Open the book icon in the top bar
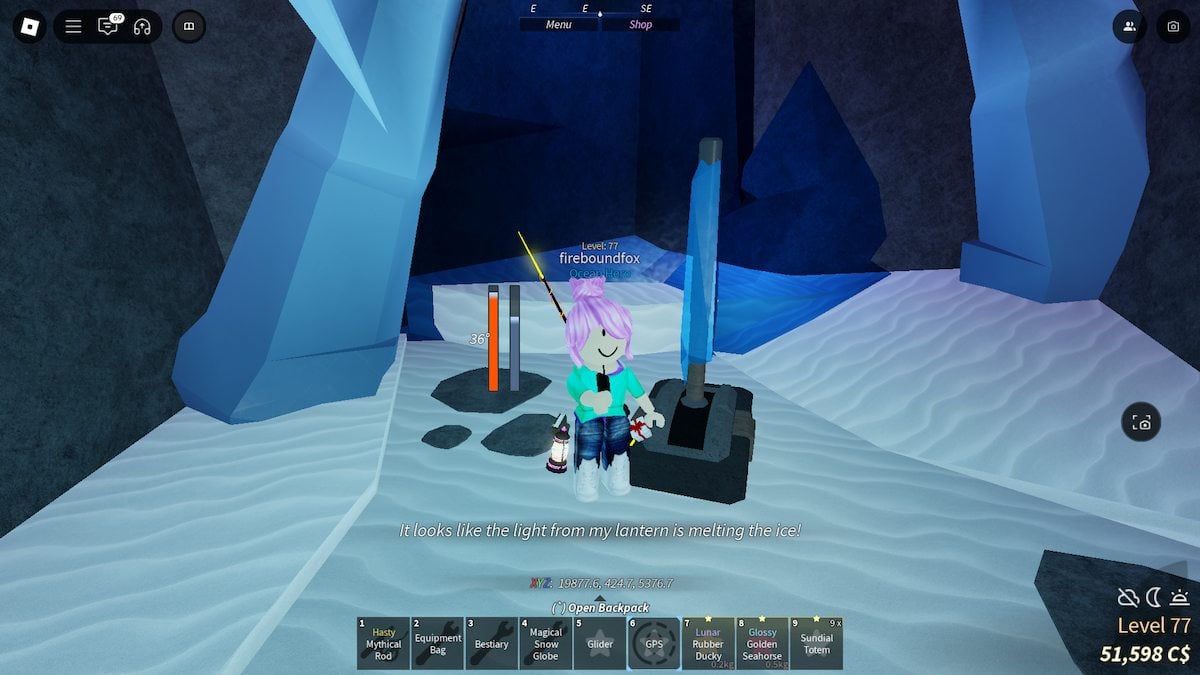1200x675 pixels. 189,27
